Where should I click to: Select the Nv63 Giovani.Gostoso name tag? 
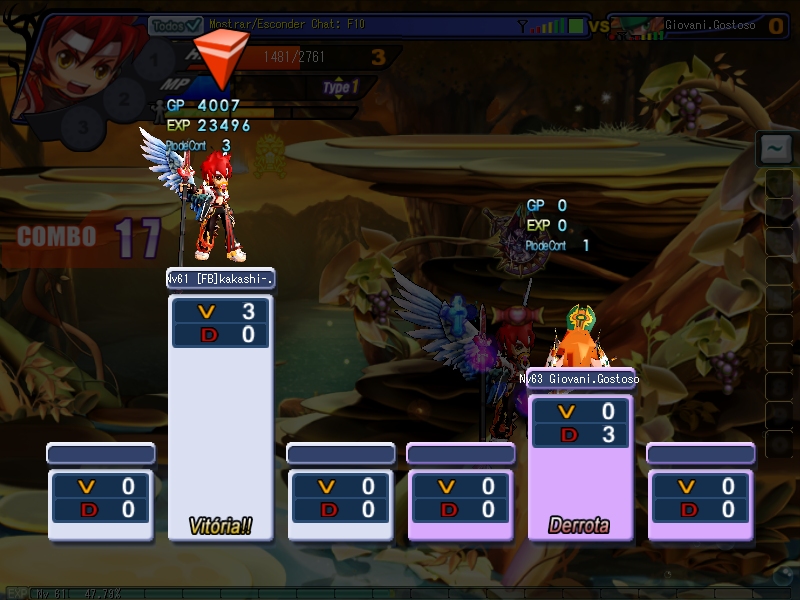[x=580, y=379]
